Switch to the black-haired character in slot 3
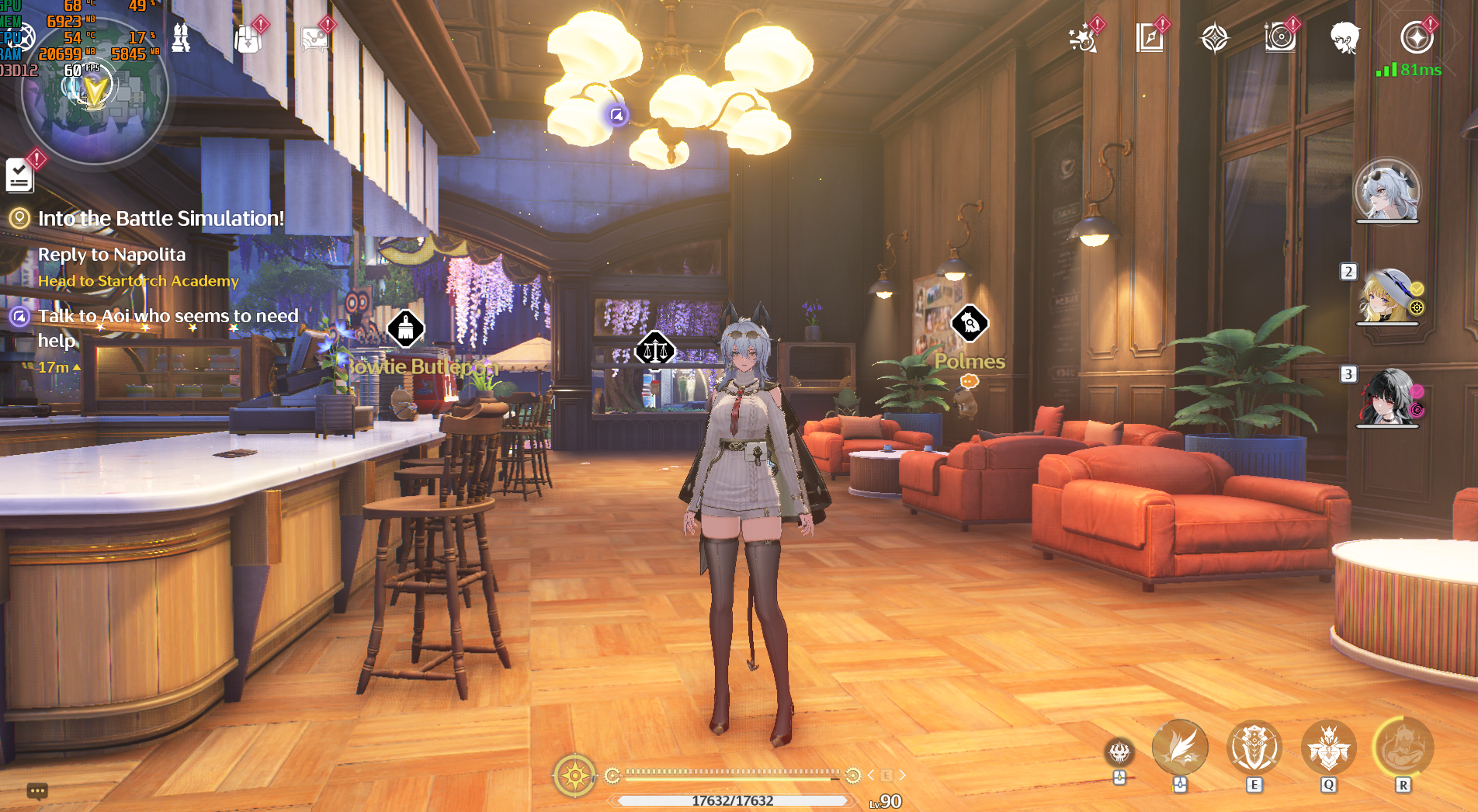1478x812 pixels. [x=1388, y=397]
